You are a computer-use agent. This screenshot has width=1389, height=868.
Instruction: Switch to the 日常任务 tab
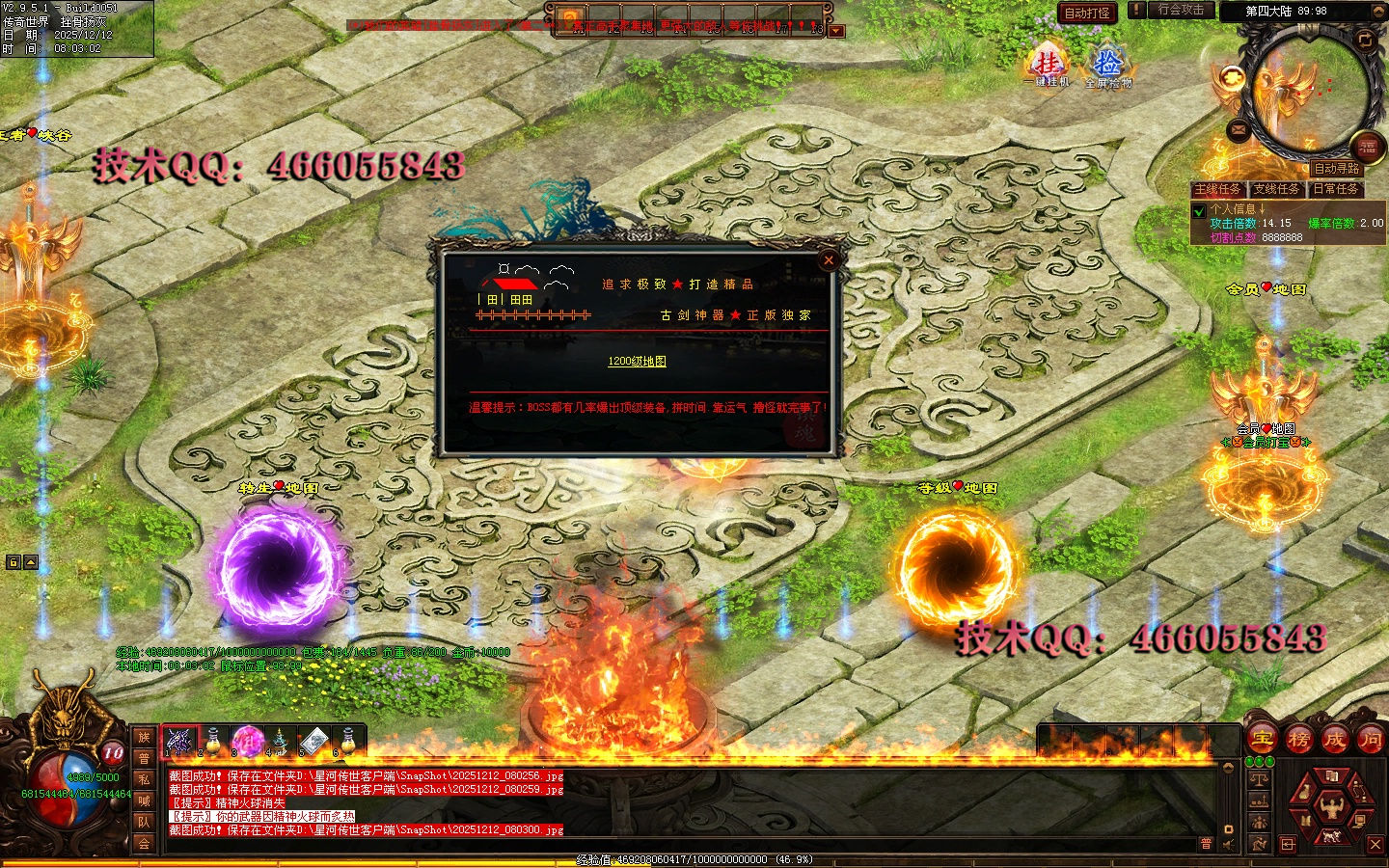coord(1336,189)
